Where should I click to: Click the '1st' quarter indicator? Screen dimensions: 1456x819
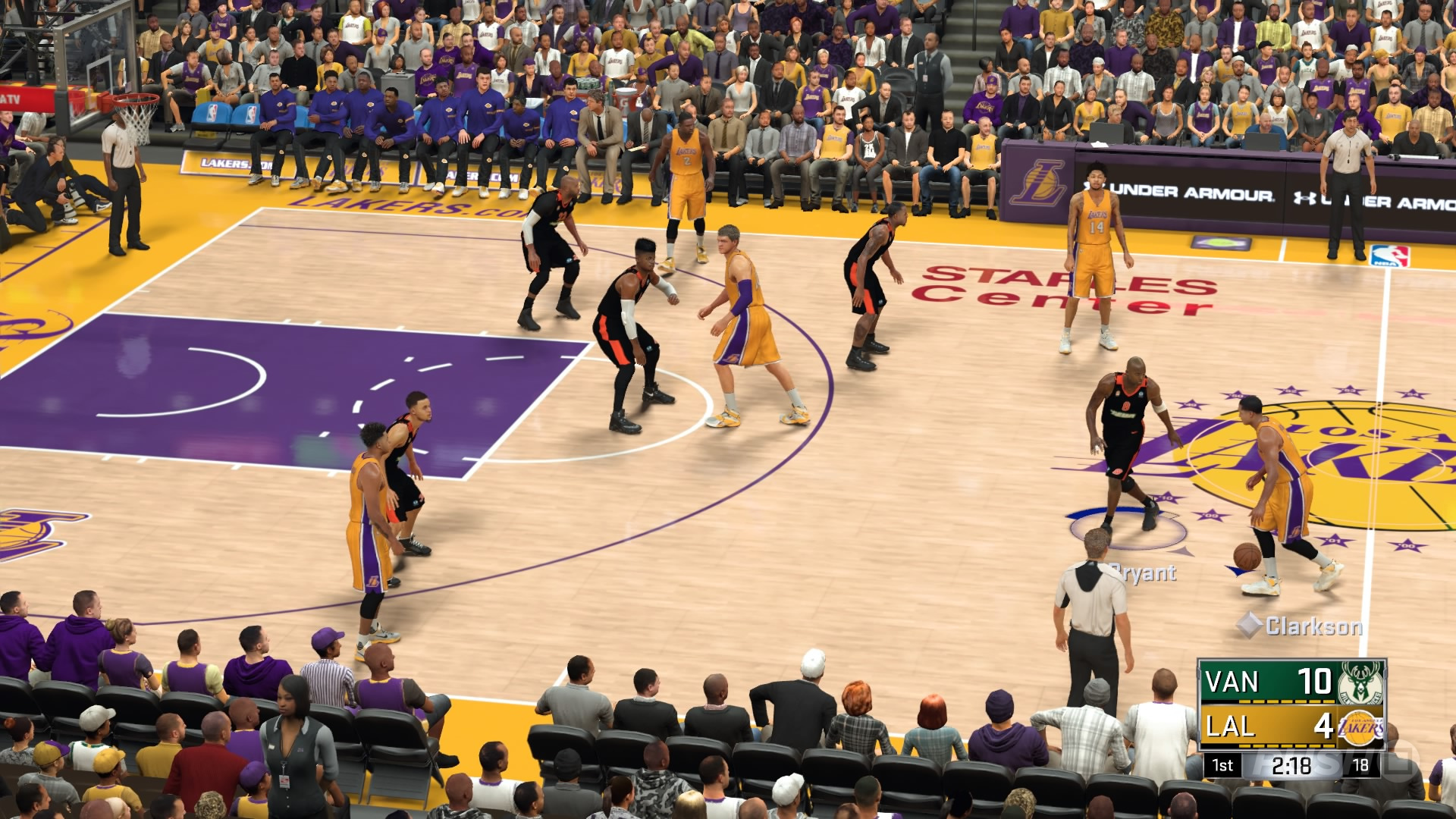click(1223, 766)
